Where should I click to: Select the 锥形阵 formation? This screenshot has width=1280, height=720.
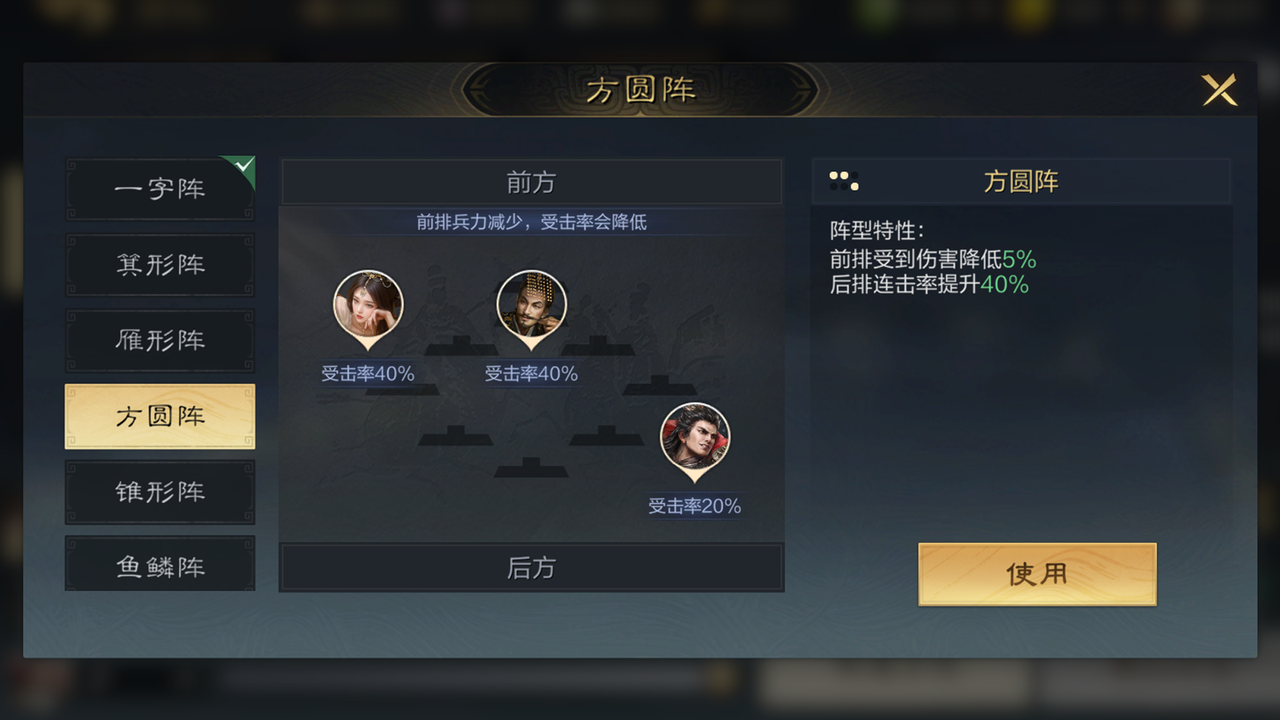pyautogui.click(x=160, y=492)
